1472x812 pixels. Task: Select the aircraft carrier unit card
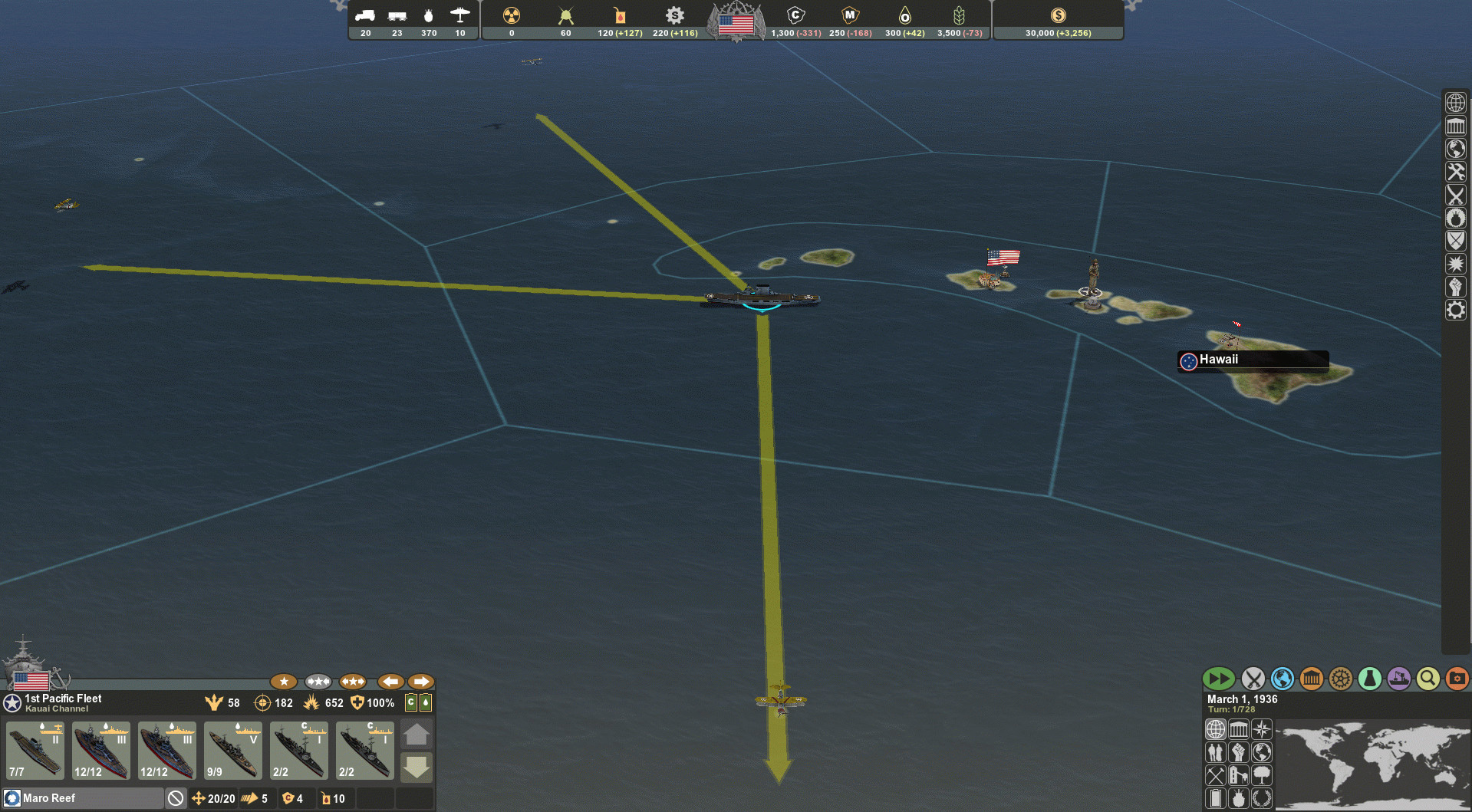pos(35,750)
